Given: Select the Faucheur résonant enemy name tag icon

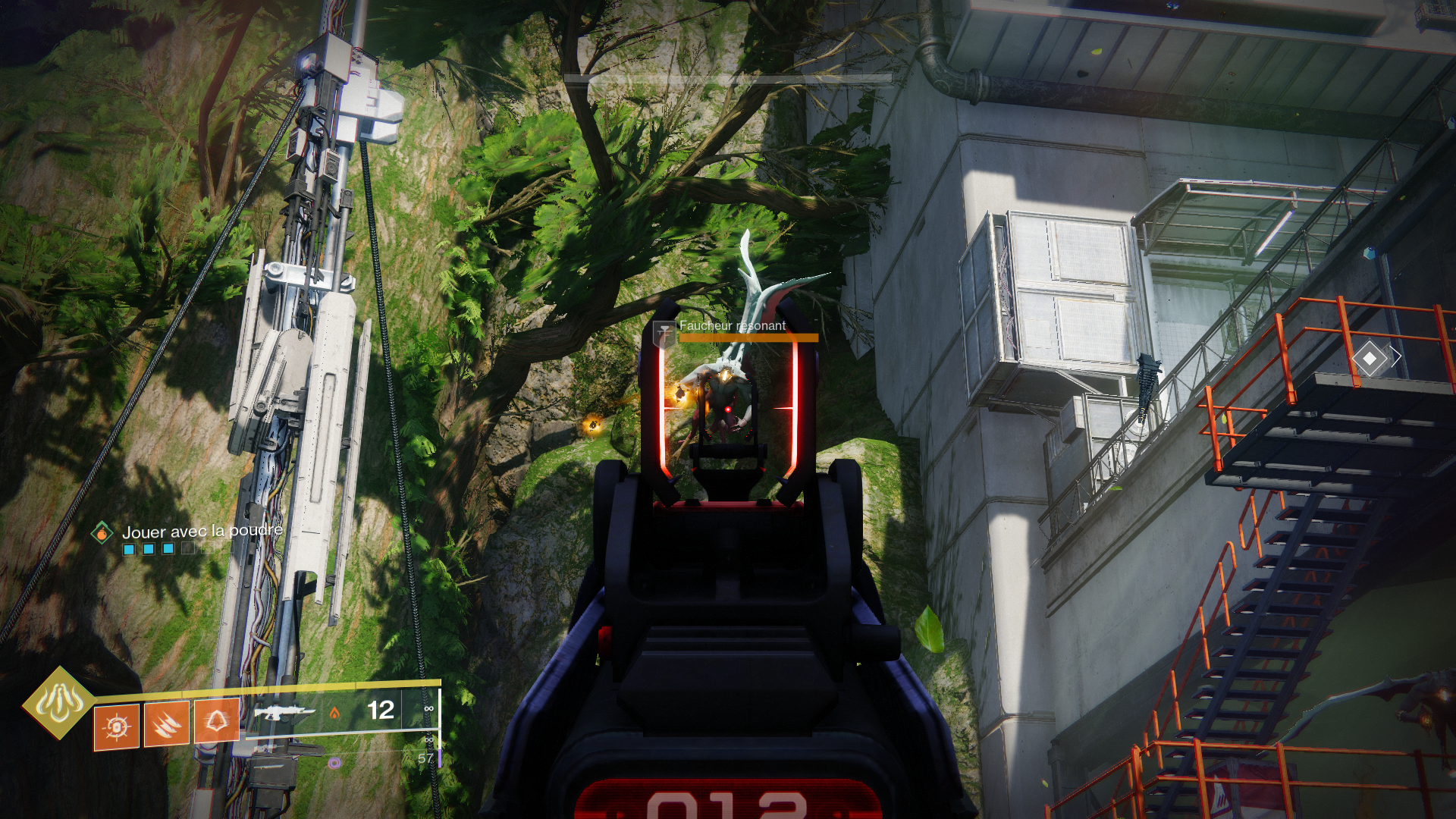Looking at the screenshot, I should click(x=664, y=332).
